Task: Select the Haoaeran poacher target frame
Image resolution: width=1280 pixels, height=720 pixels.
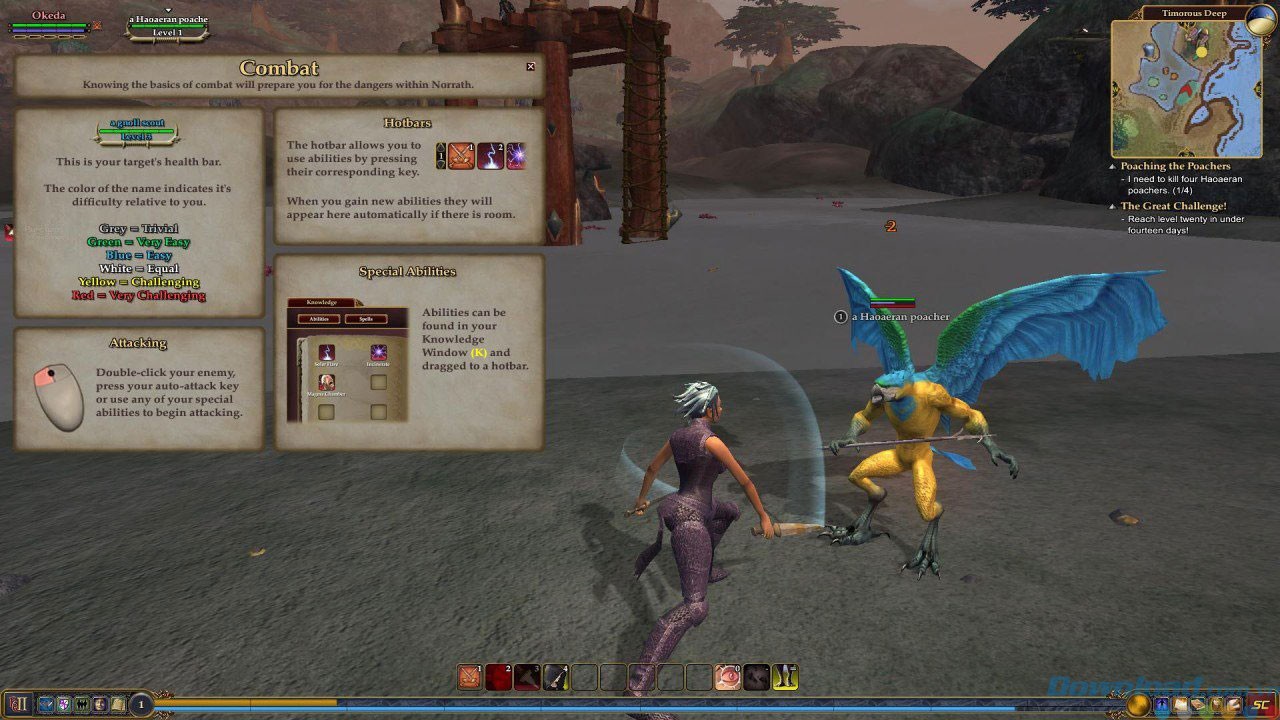Action: 168,25
